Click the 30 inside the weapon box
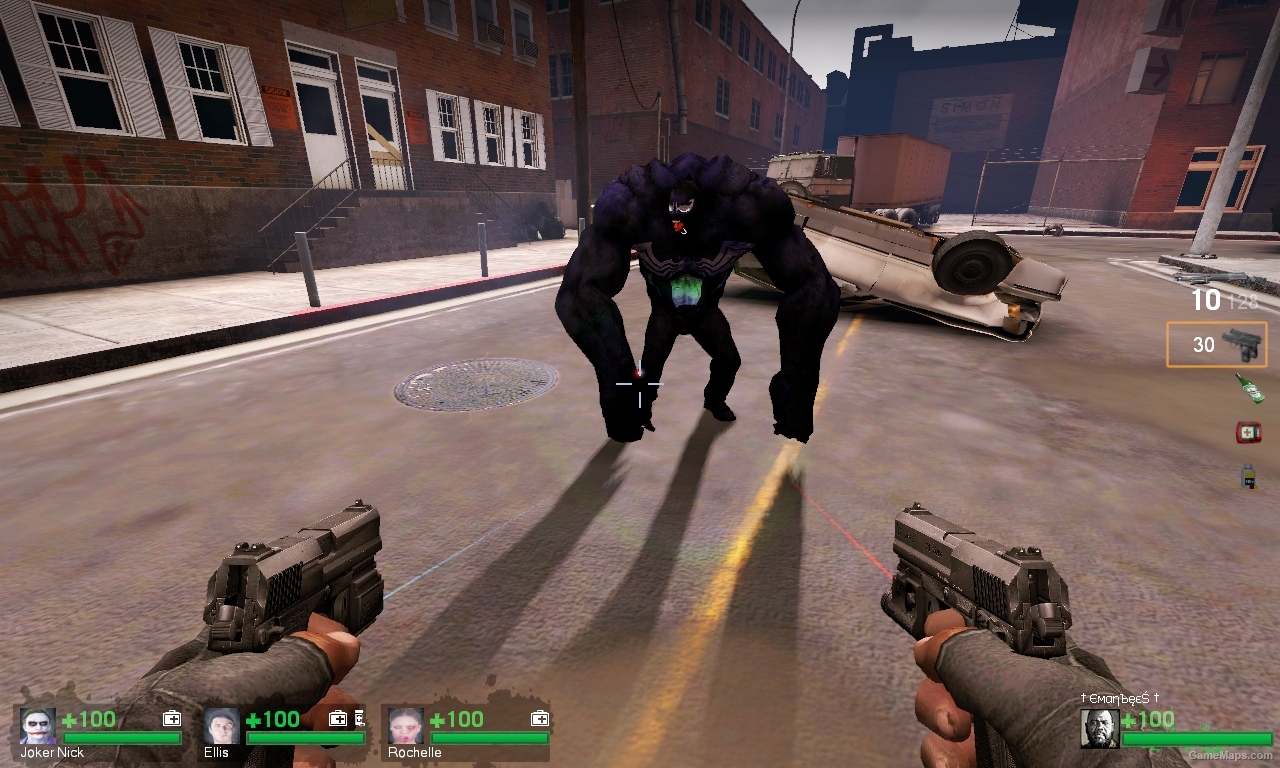Image resolution: width=1280 pixels, height=768 pixels. (x=1206, y=344)
